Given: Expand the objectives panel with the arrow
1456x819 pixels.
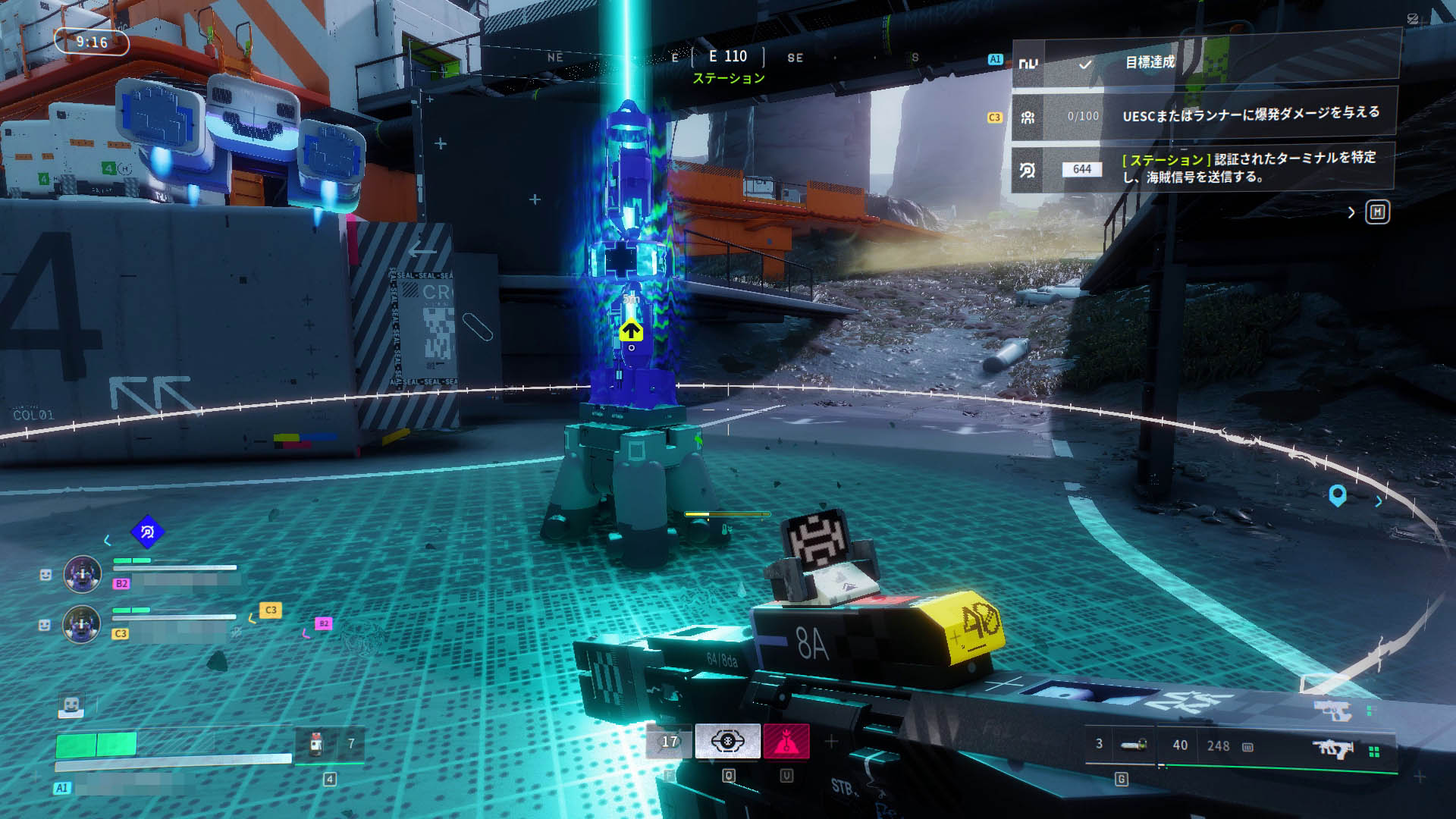Looking at the screenshot, I should tap(1351, 213).
